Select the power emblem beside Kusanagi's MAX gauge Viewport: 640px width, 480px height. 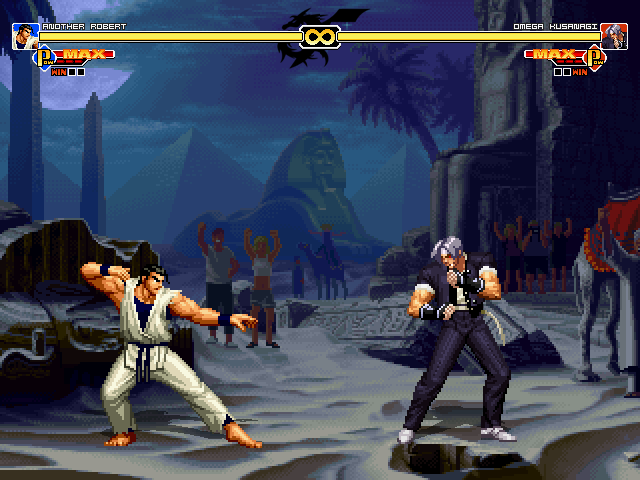pyautogui.click(x=596, y=58)
